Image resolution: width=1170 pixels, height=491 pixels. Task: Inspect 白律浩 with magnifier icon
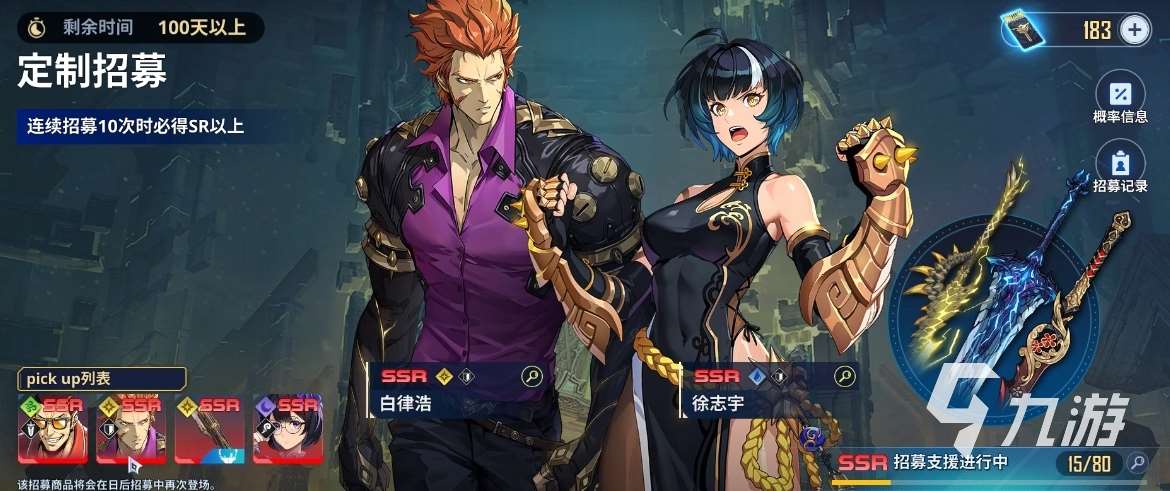click(x=532, y=376)
